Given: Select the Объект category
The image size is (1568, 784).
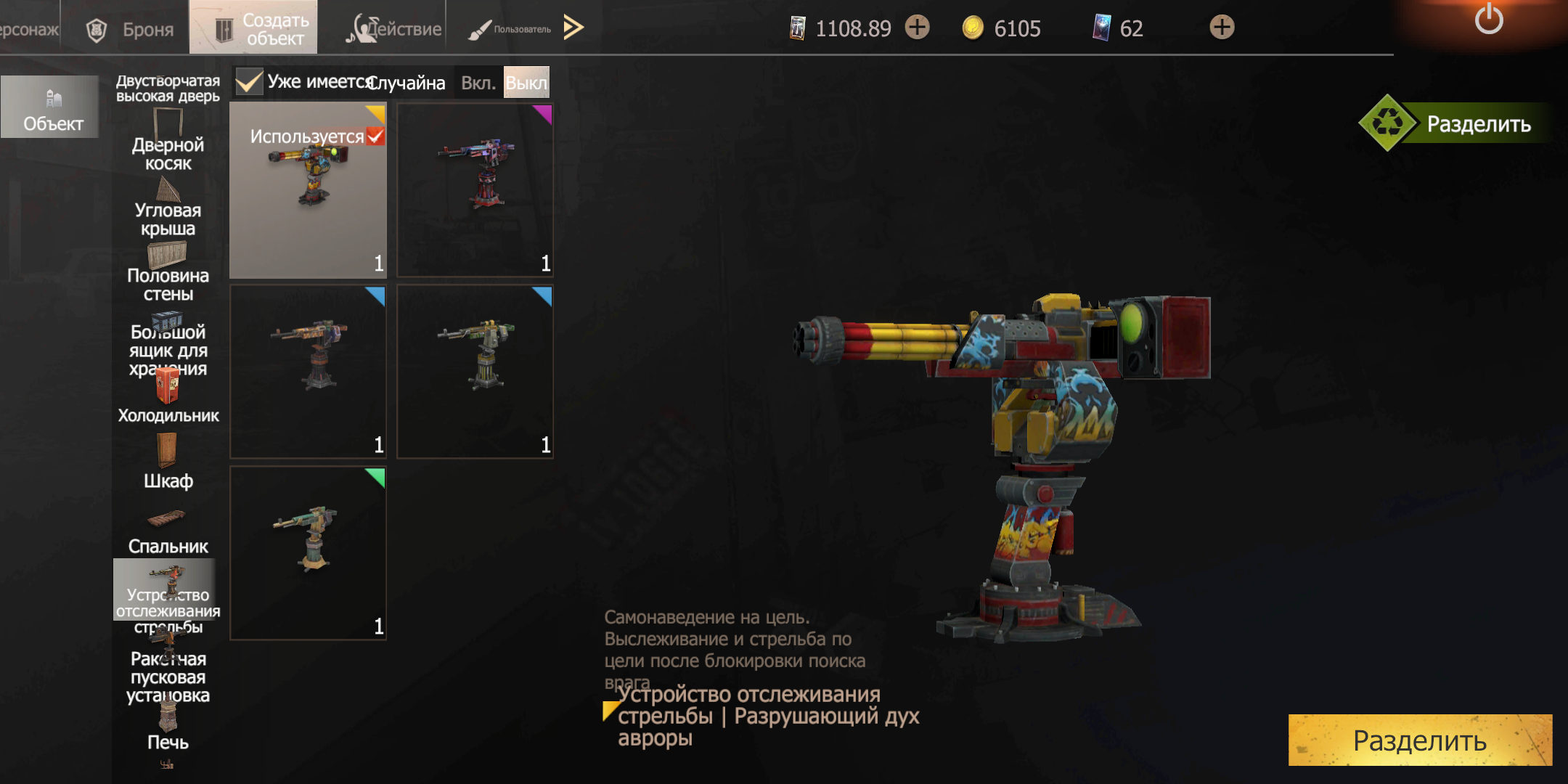Looking at the screenshot, I should [x=51, y=107].
